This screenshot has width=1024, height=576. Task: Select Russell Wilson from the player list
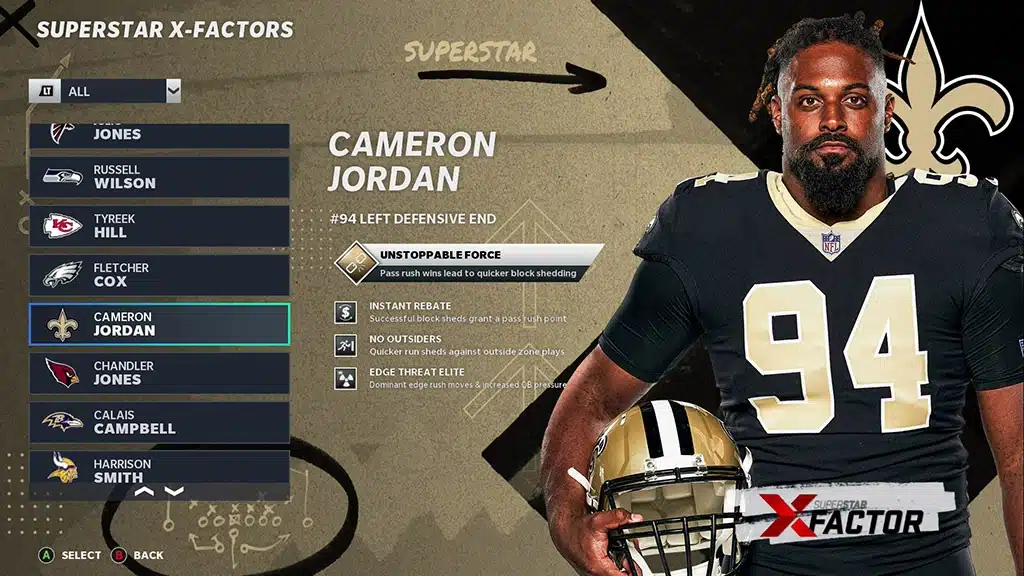tap(160, 177)
